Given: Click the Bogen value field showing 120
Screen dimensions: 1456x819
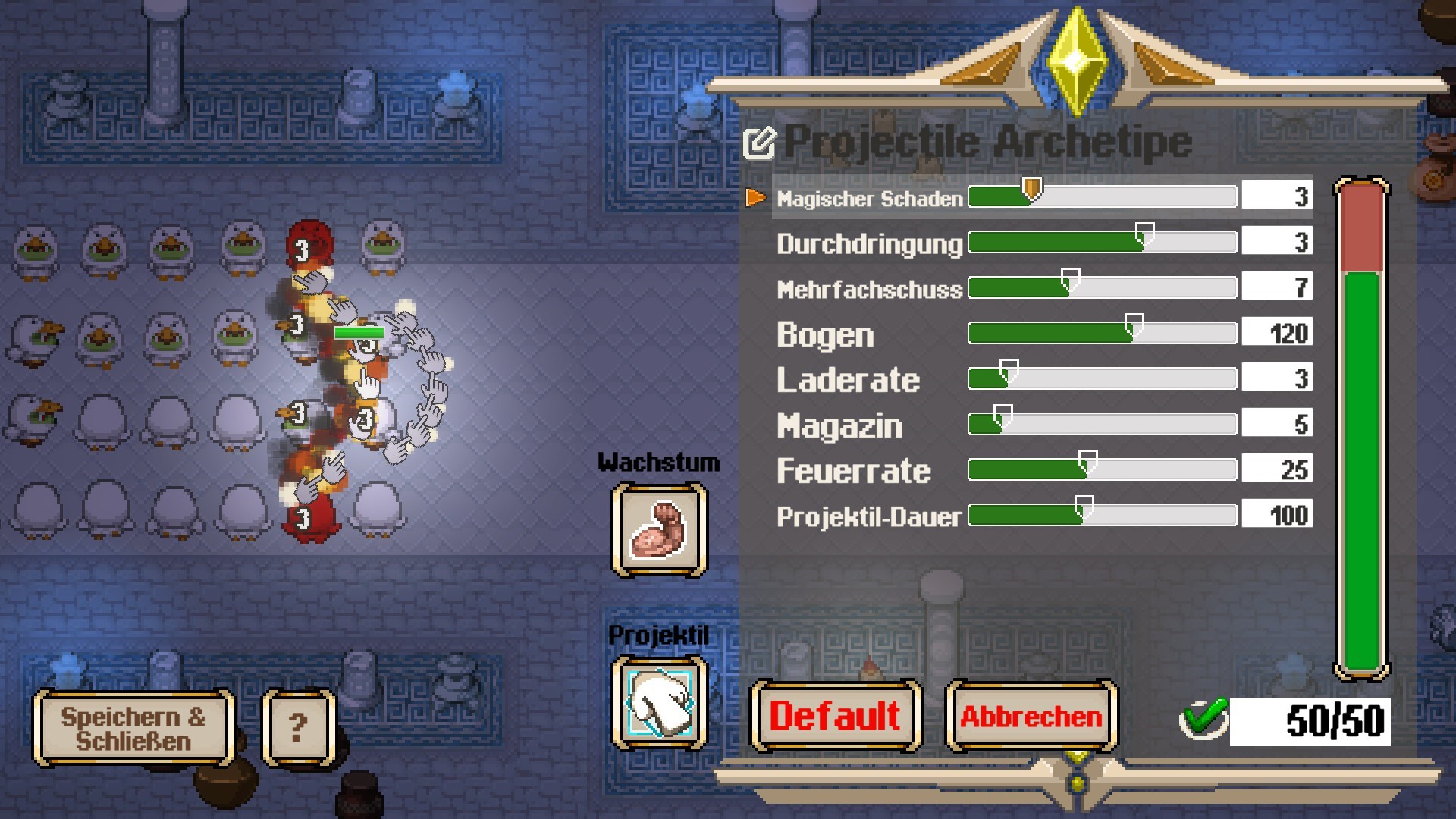Looking at the screenshot, I should pyautogui.click(x=1277, y=333).
